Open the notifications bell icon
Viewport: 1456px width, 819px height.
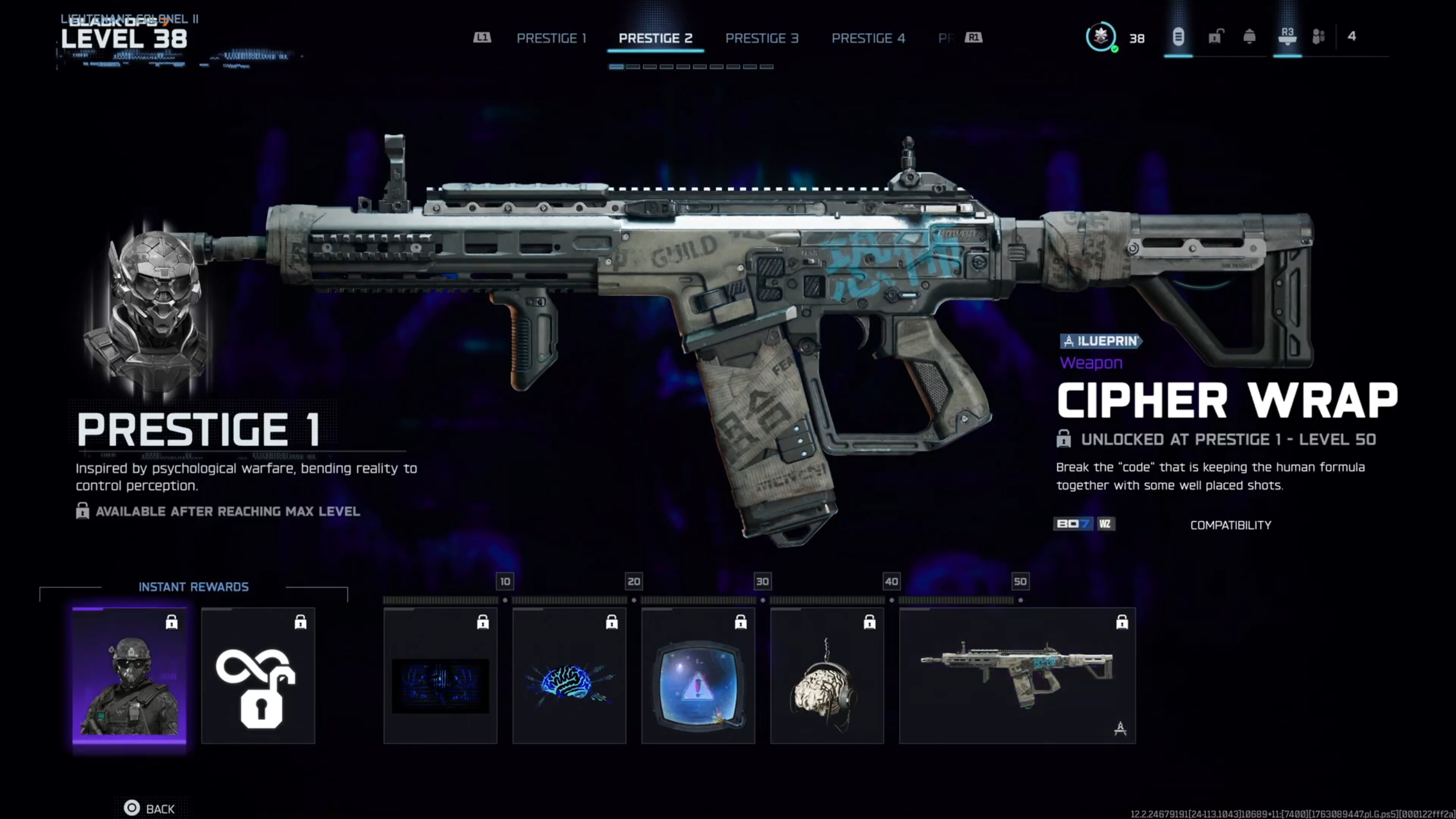click(1250, 38)
